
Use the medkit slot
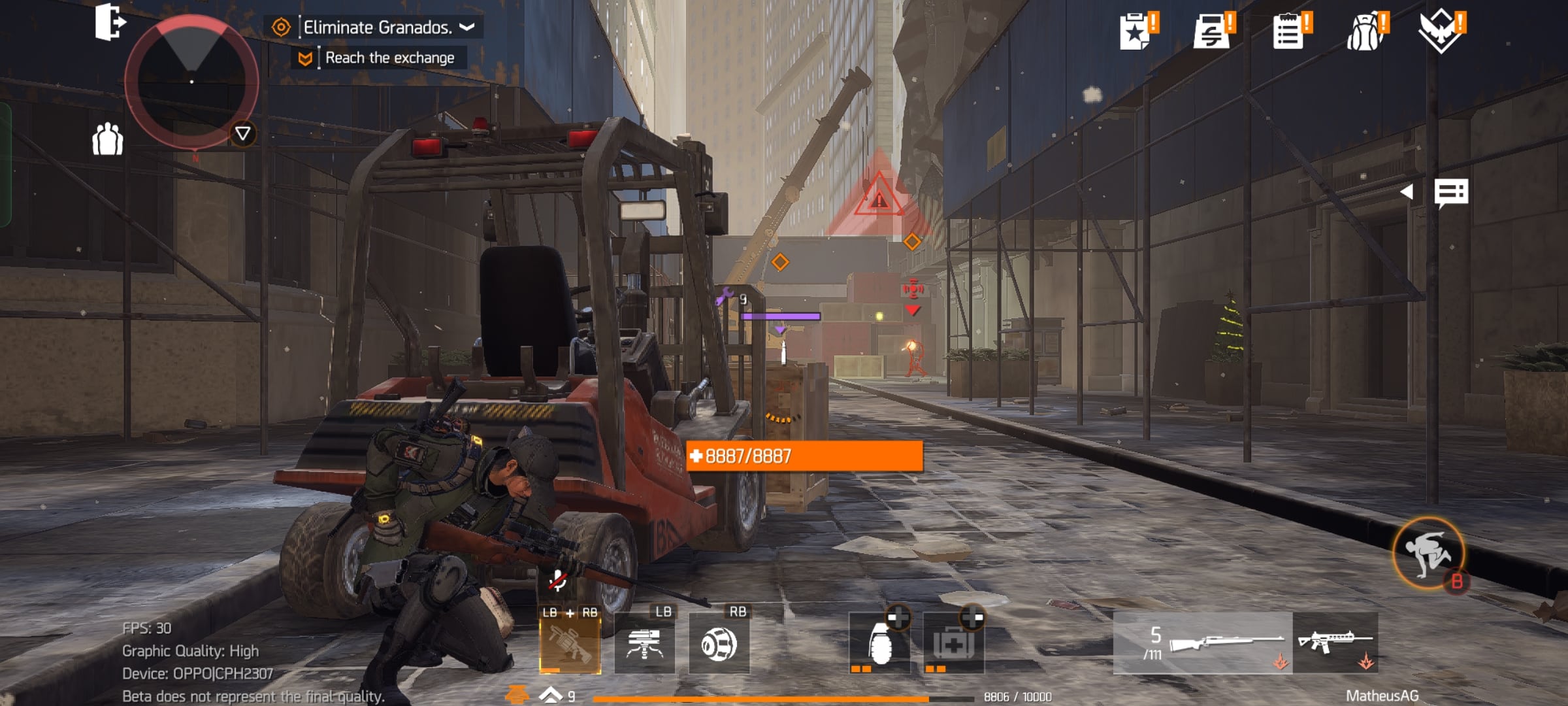(954, 644)
